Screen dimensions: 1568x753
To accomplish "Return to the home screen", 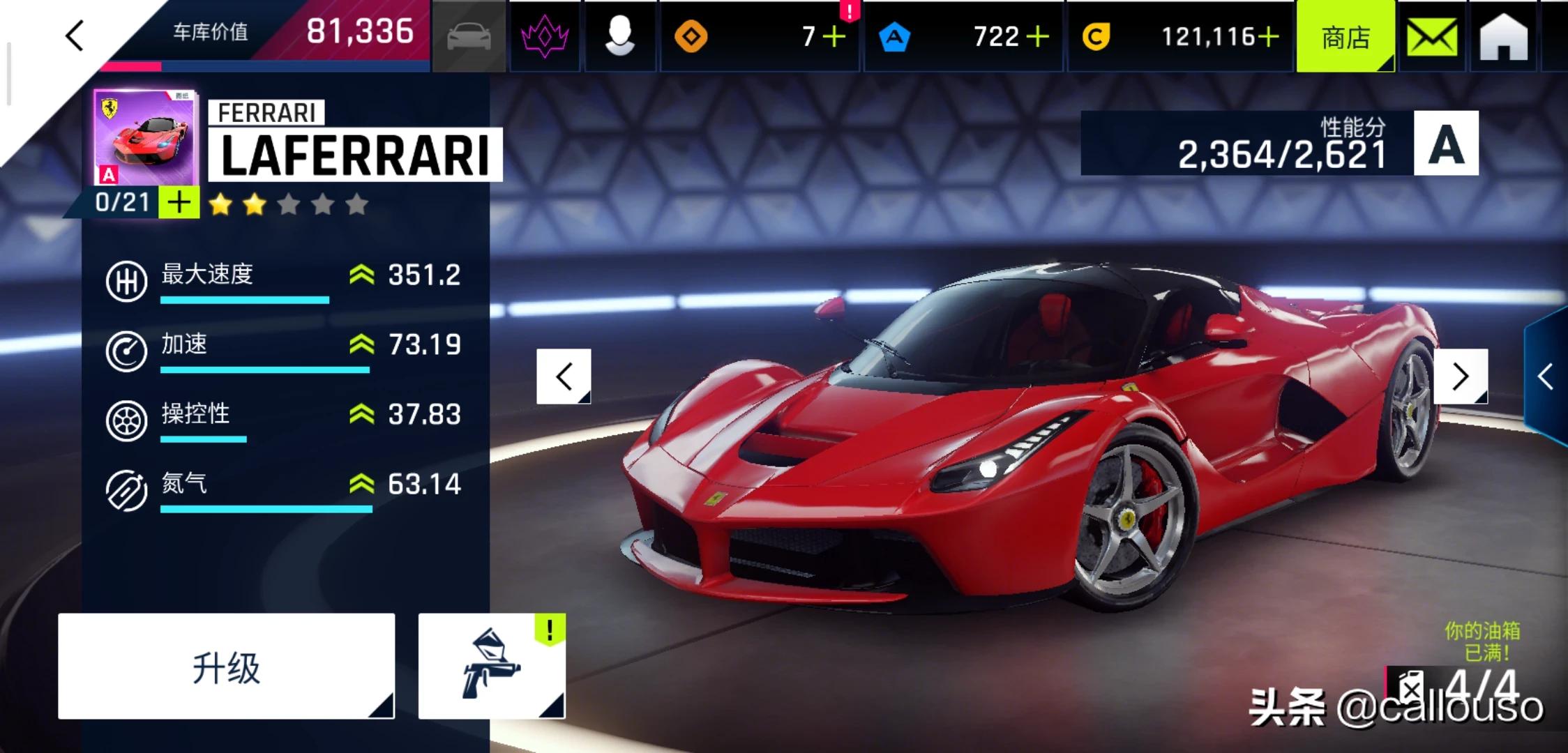I will [x=1503, y=37].
